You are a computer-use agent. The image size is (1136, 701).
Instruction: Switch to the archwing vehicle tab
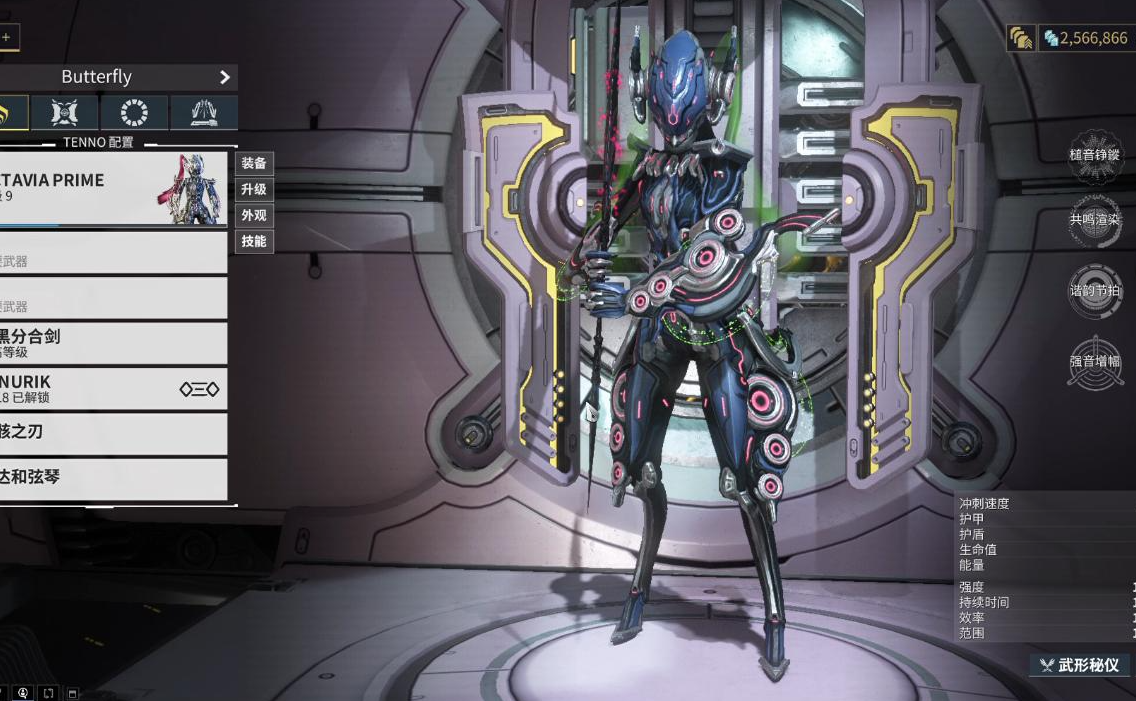[203, 113]
